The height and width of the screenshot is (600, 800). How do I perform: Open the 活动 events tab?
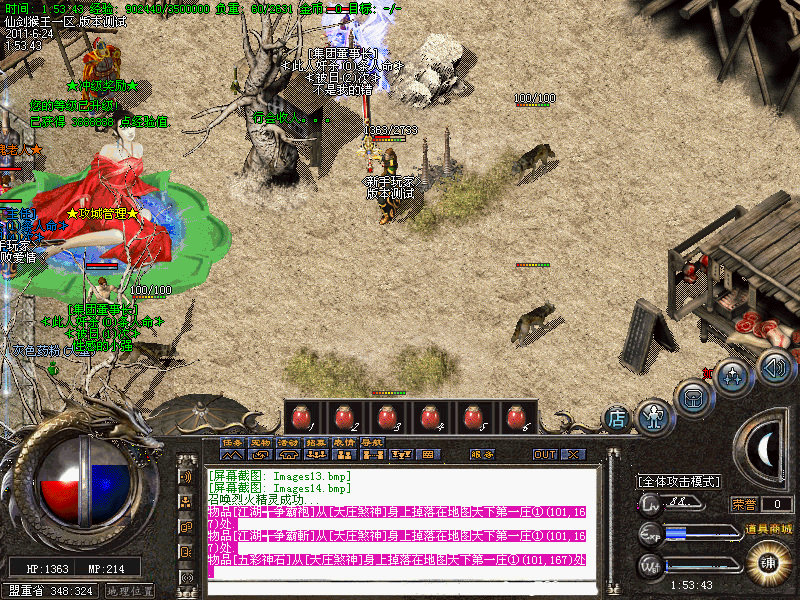pyautogui.click(x=288, y=441)
